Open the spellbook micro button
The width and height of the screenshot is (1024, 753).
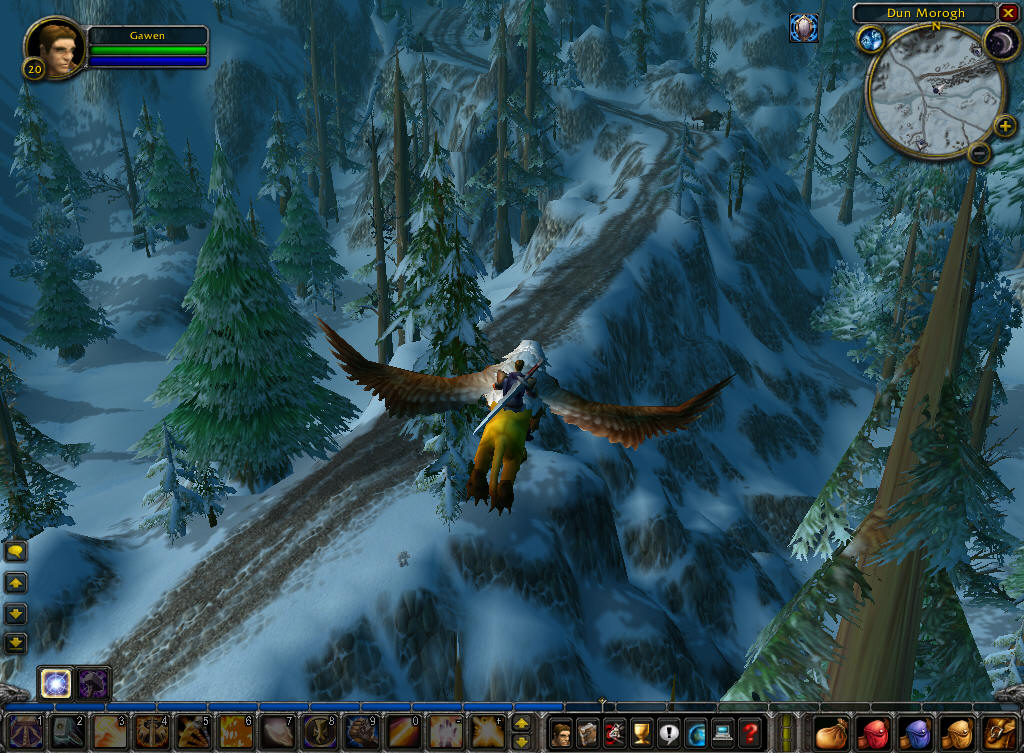click(588, 732)
